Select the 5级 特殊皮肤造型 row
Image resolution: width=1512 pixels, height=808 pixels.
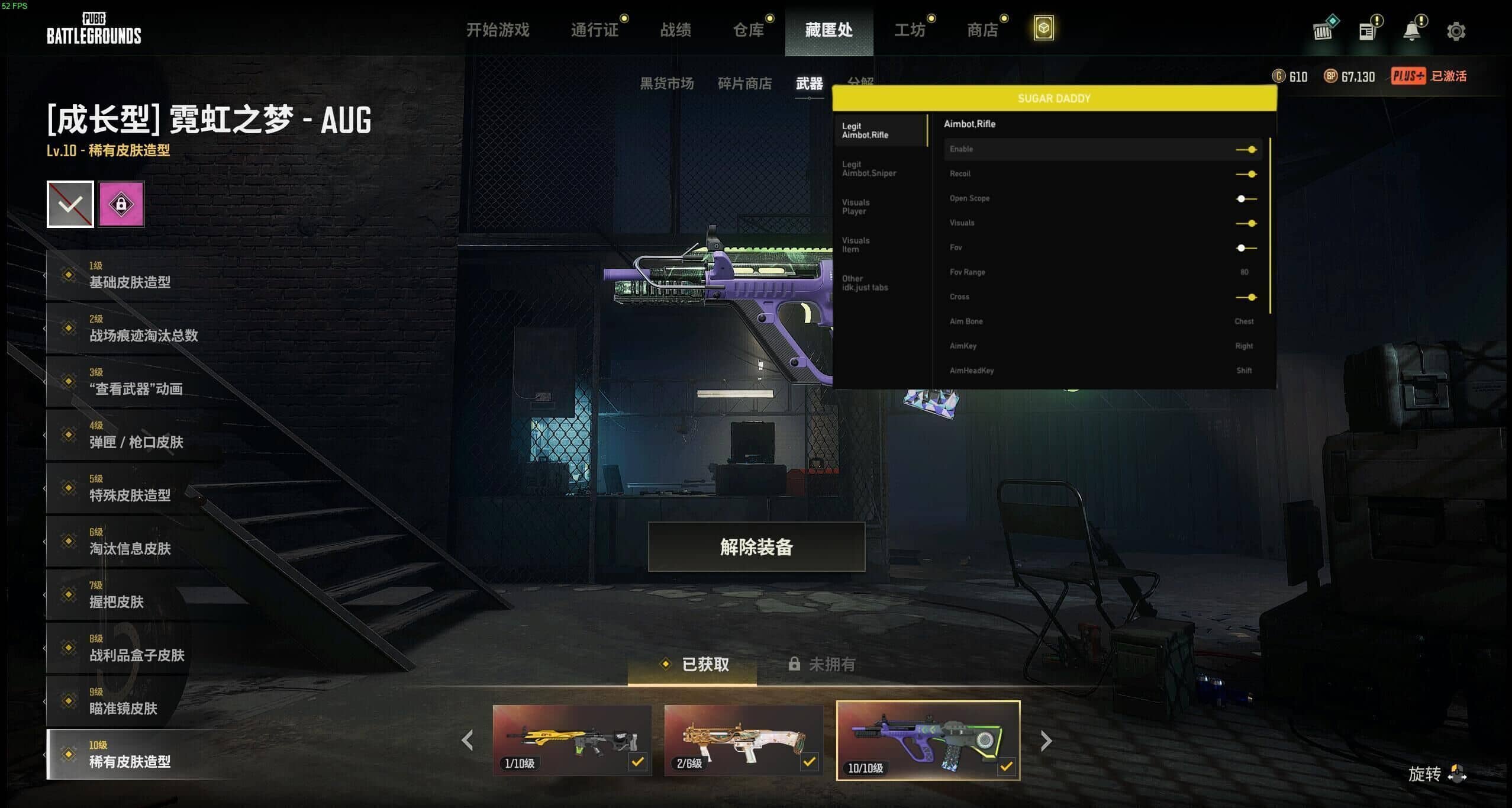click(x=130, y=488)
